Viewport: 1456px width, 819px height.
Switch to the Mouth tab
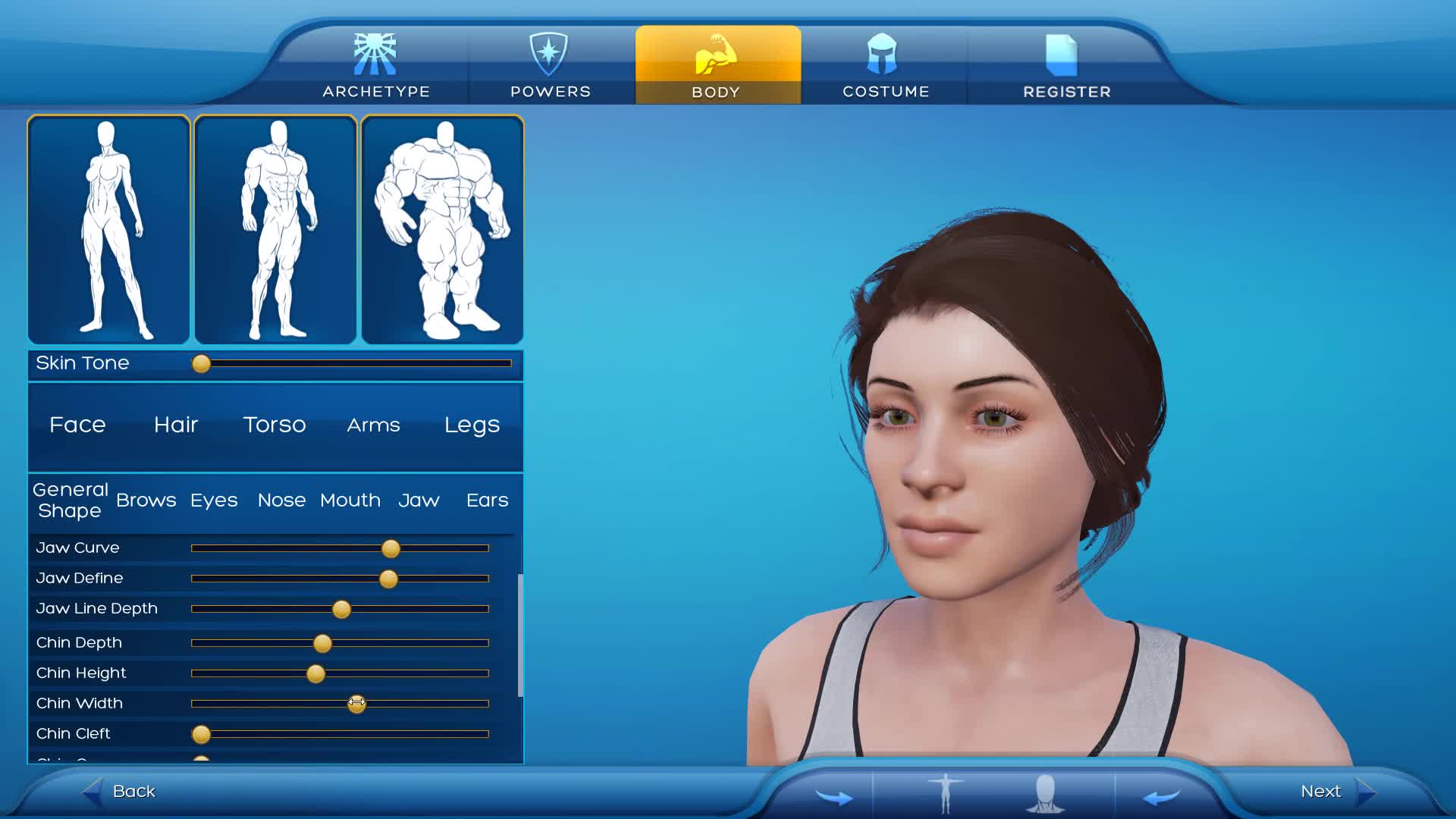(350, 500)
